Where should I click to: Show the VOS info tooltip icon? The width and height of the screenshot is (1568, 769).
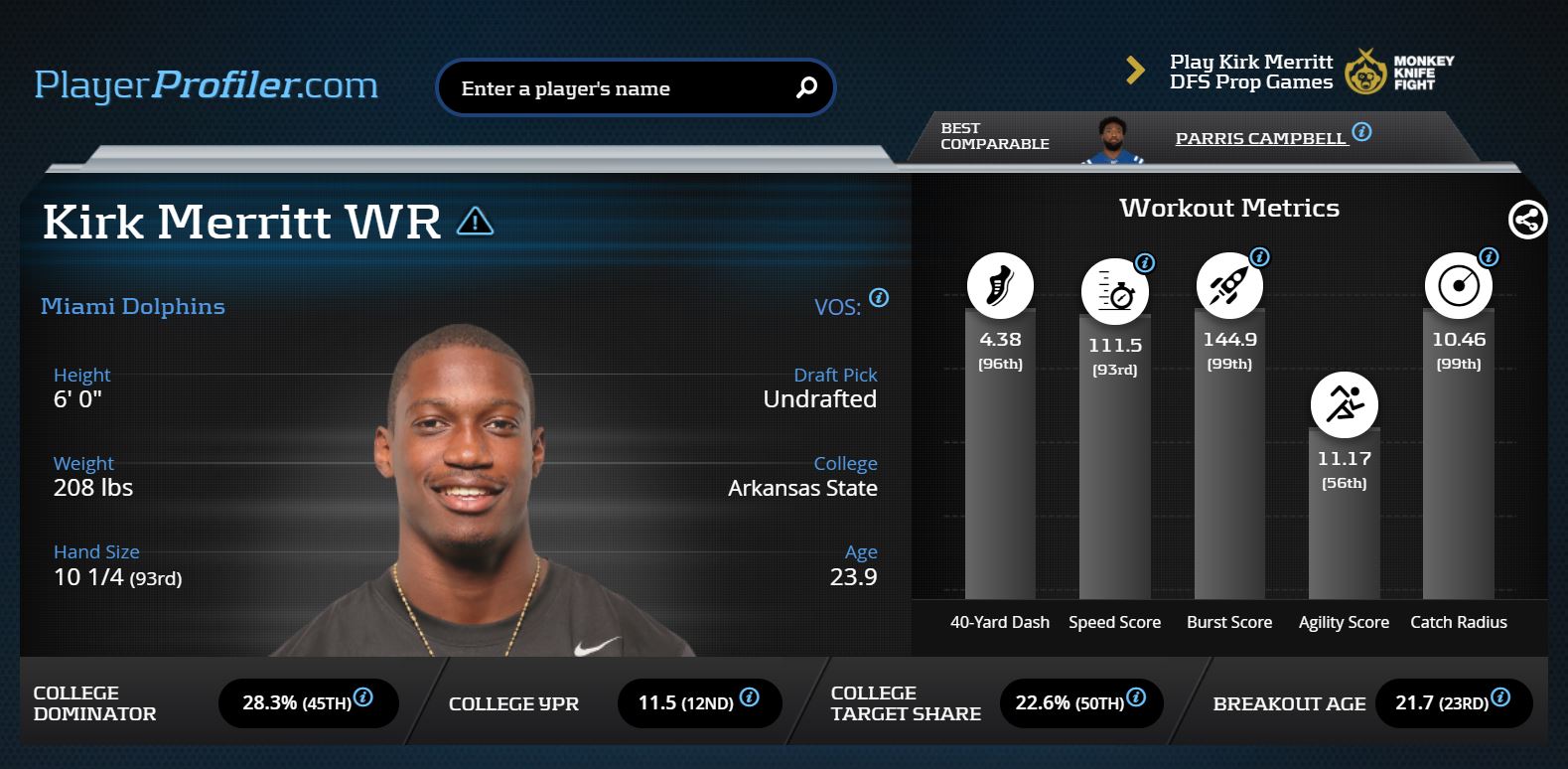[879, 298]
